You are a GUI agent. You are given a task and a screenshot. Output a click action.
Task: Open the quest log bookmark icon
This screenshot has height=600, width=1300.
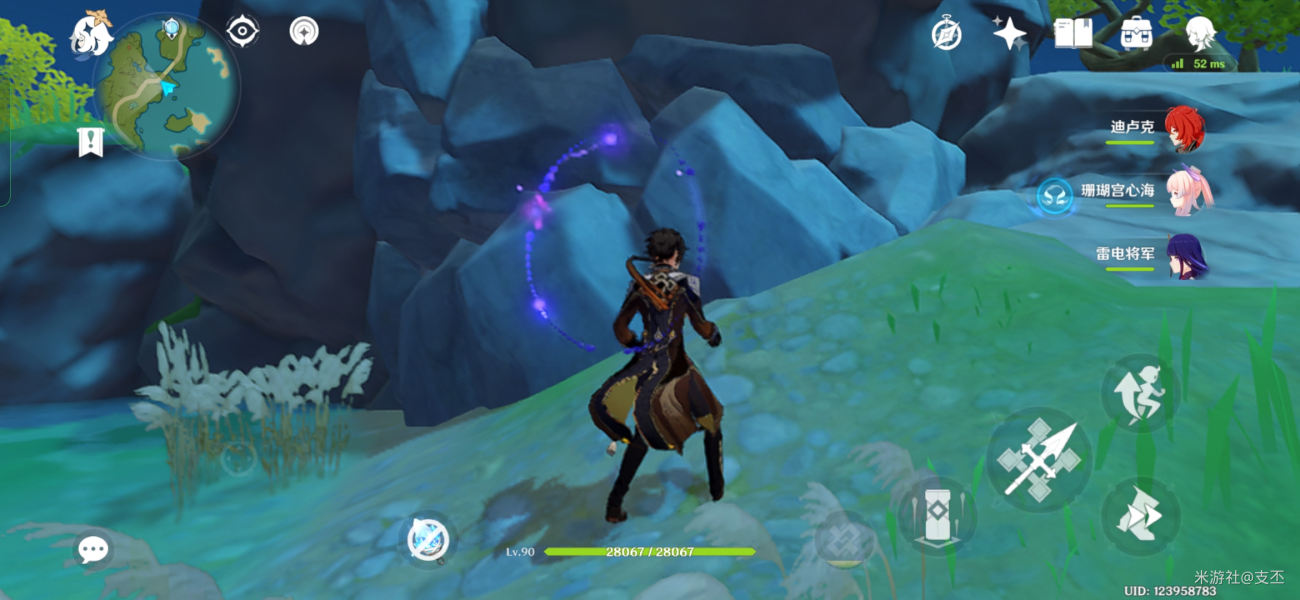click(x=91, y=143)
